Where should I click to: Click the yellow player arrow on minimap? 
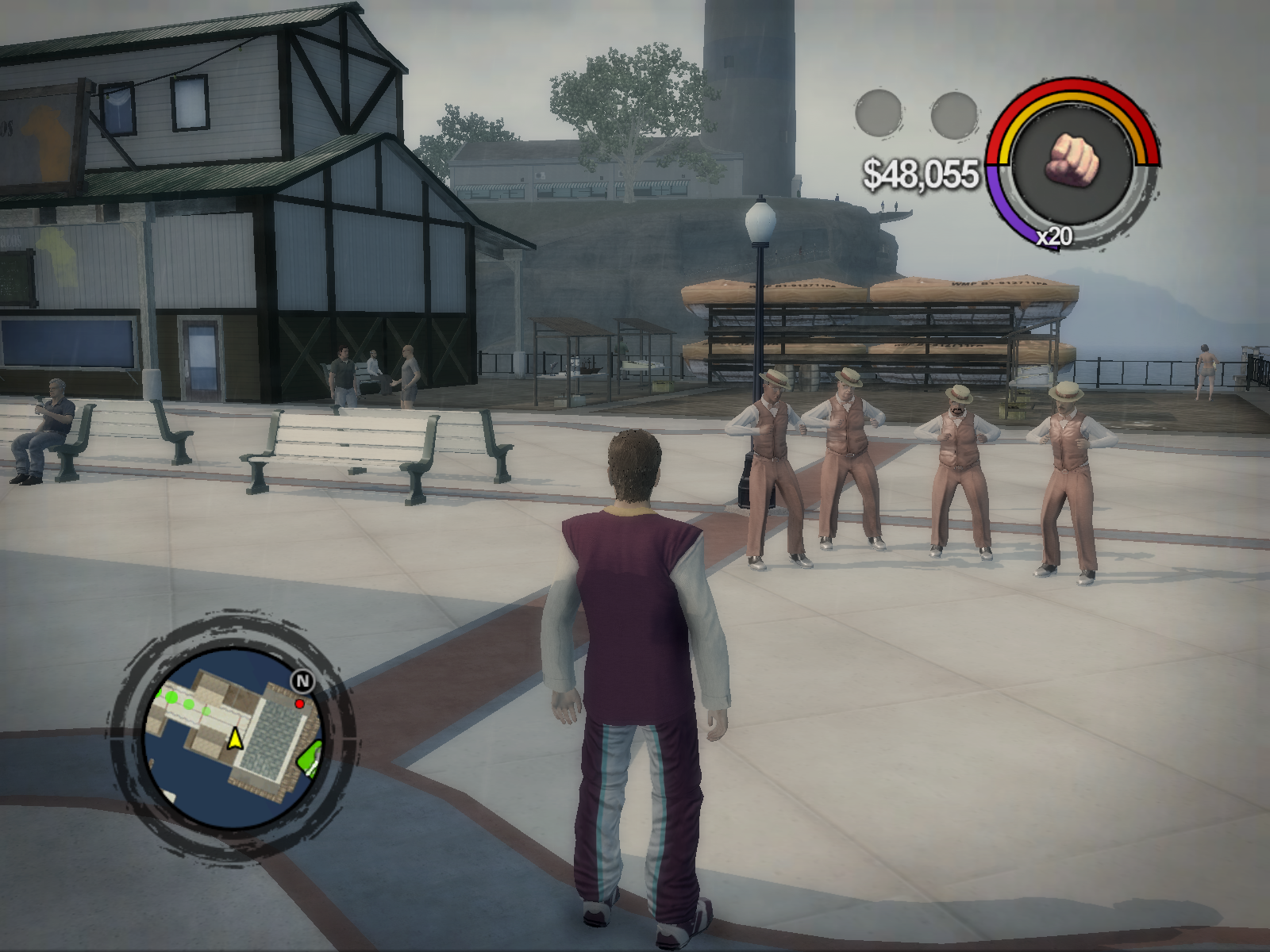(x=235, y=739)
